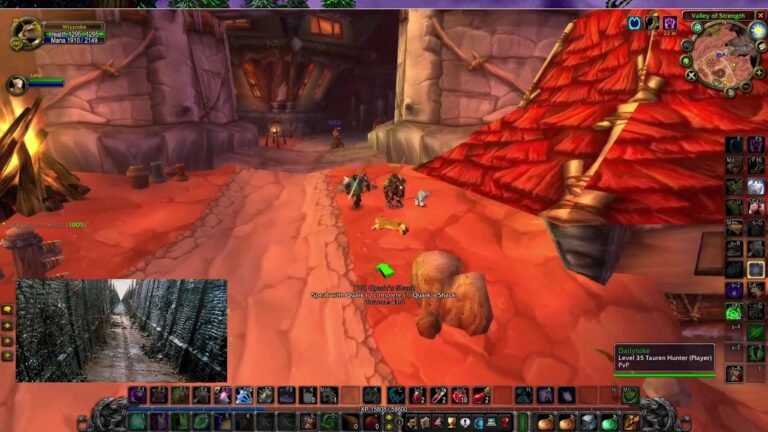Zoom out the minimap with minus button
This screenshot has width=768, height=432.
pos(744,88)
